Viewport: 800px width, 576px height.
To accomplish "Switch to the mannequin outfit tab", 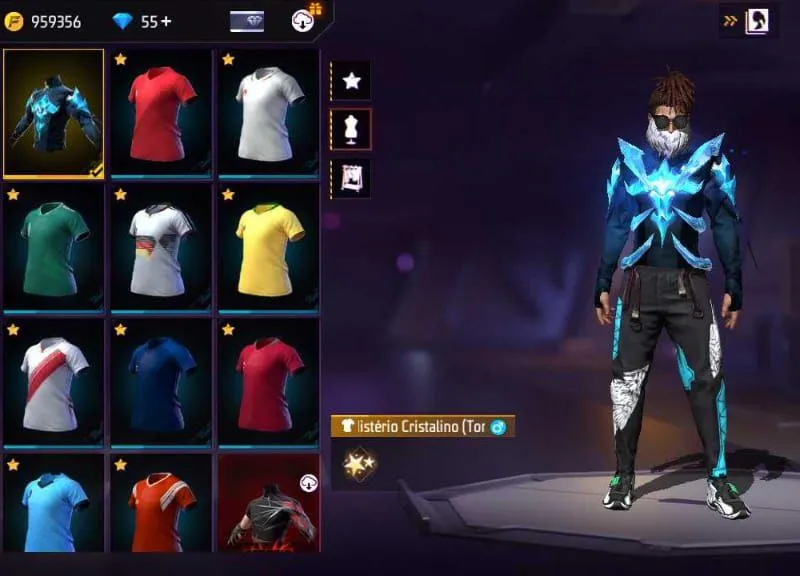I will (351, 129).
